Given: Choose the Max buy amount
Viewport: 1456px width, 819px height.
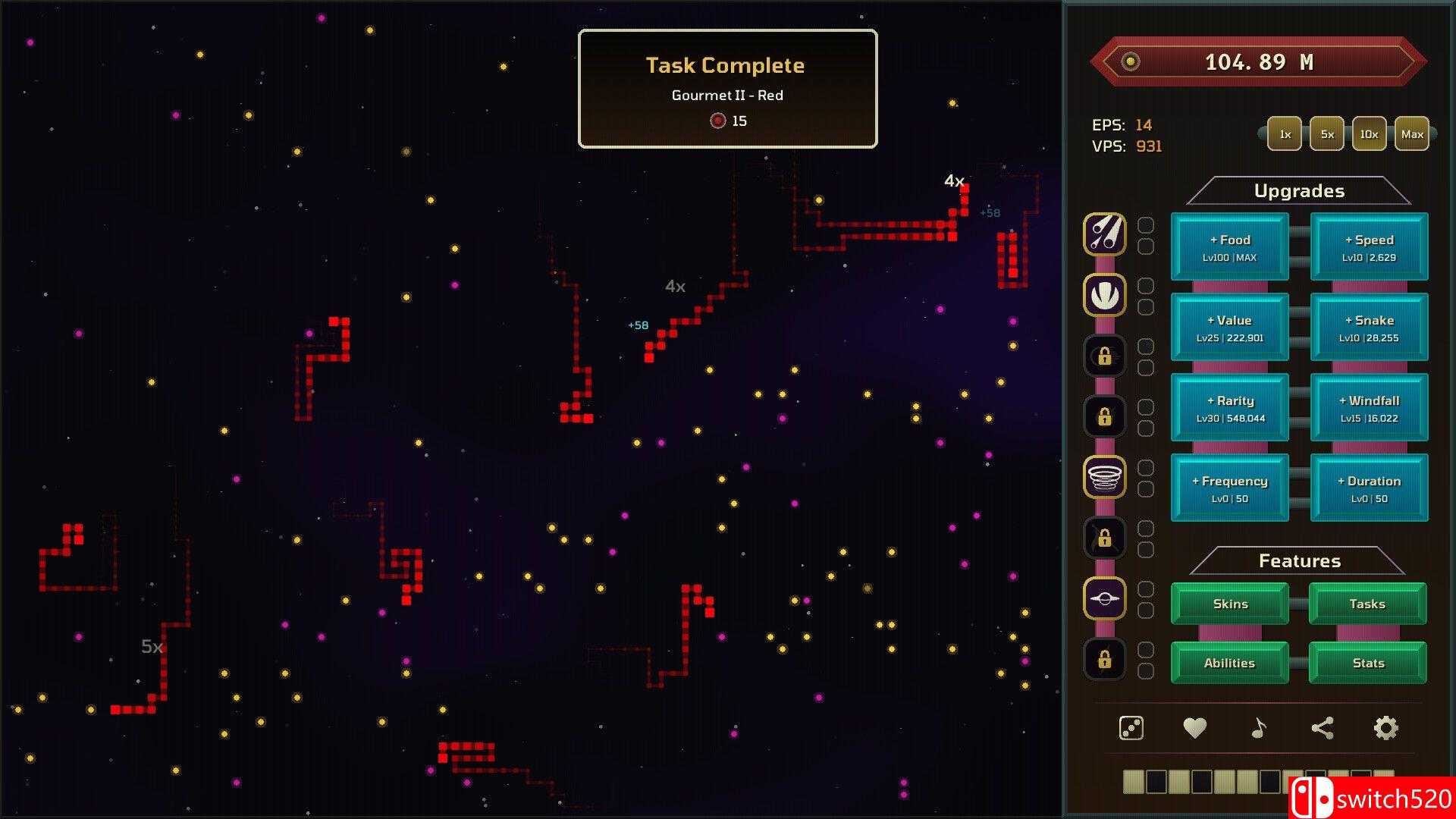Looking at the screenshot, I should tap(1411, 134).
